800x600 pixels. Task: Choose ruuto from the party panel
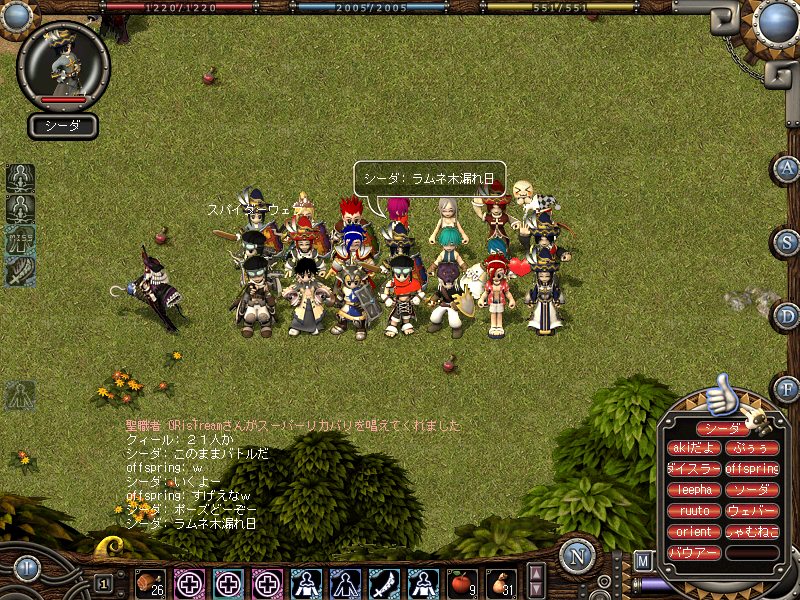694,511
